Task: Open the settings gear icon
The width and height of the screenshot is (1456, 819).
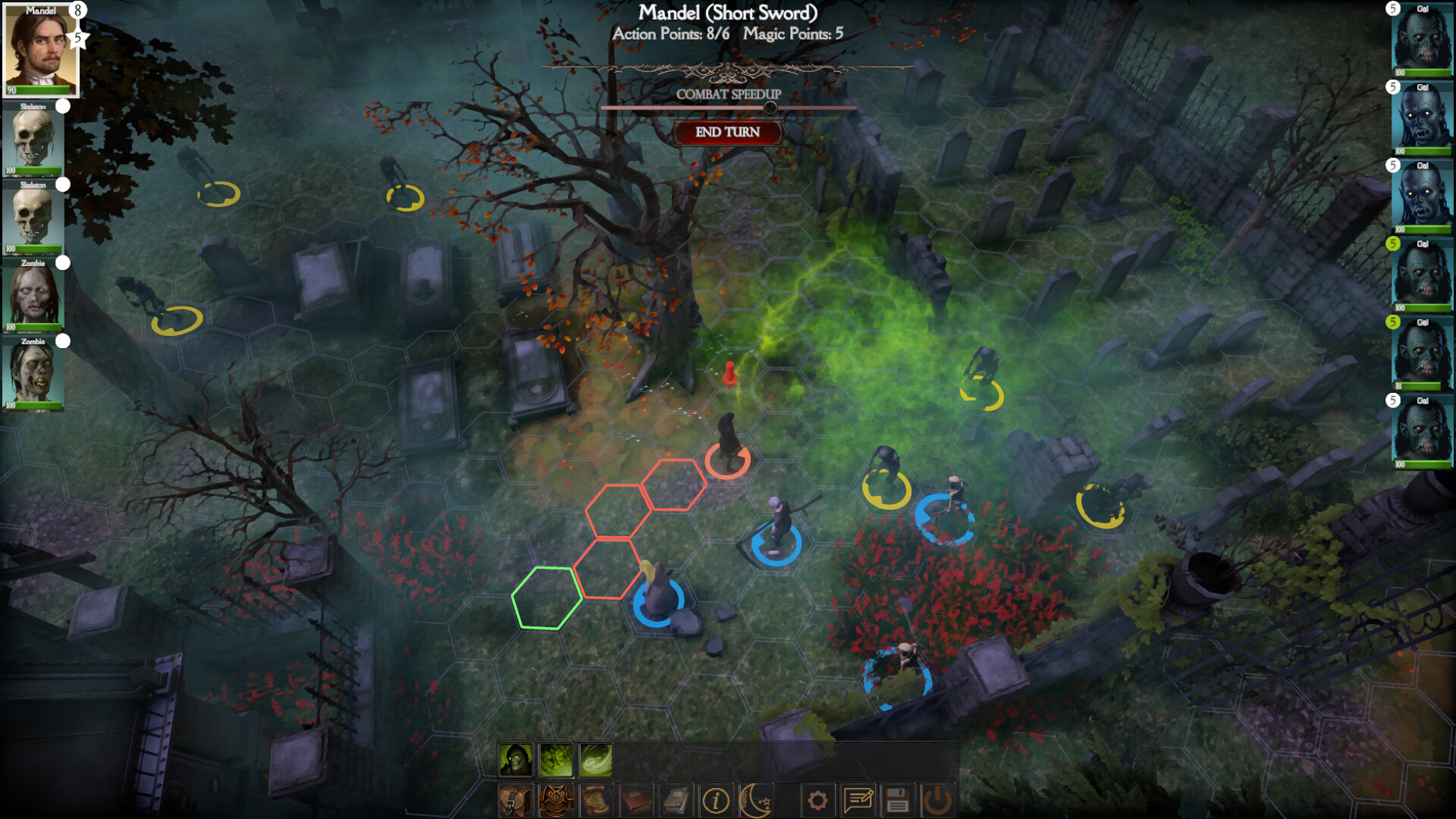Action: (818, 799)
